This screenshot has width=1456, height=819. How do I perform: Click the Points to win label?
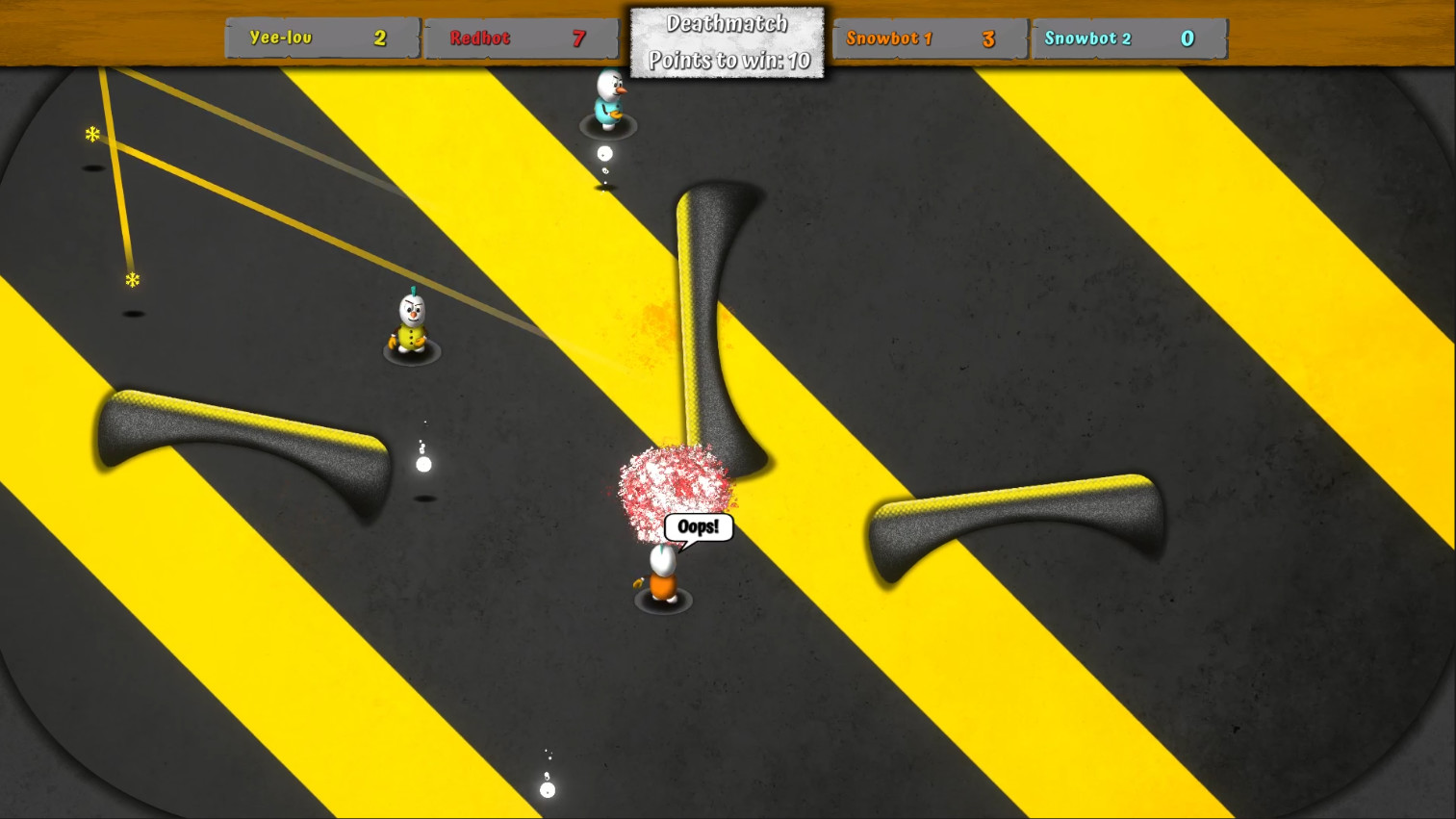click(727, 60)
